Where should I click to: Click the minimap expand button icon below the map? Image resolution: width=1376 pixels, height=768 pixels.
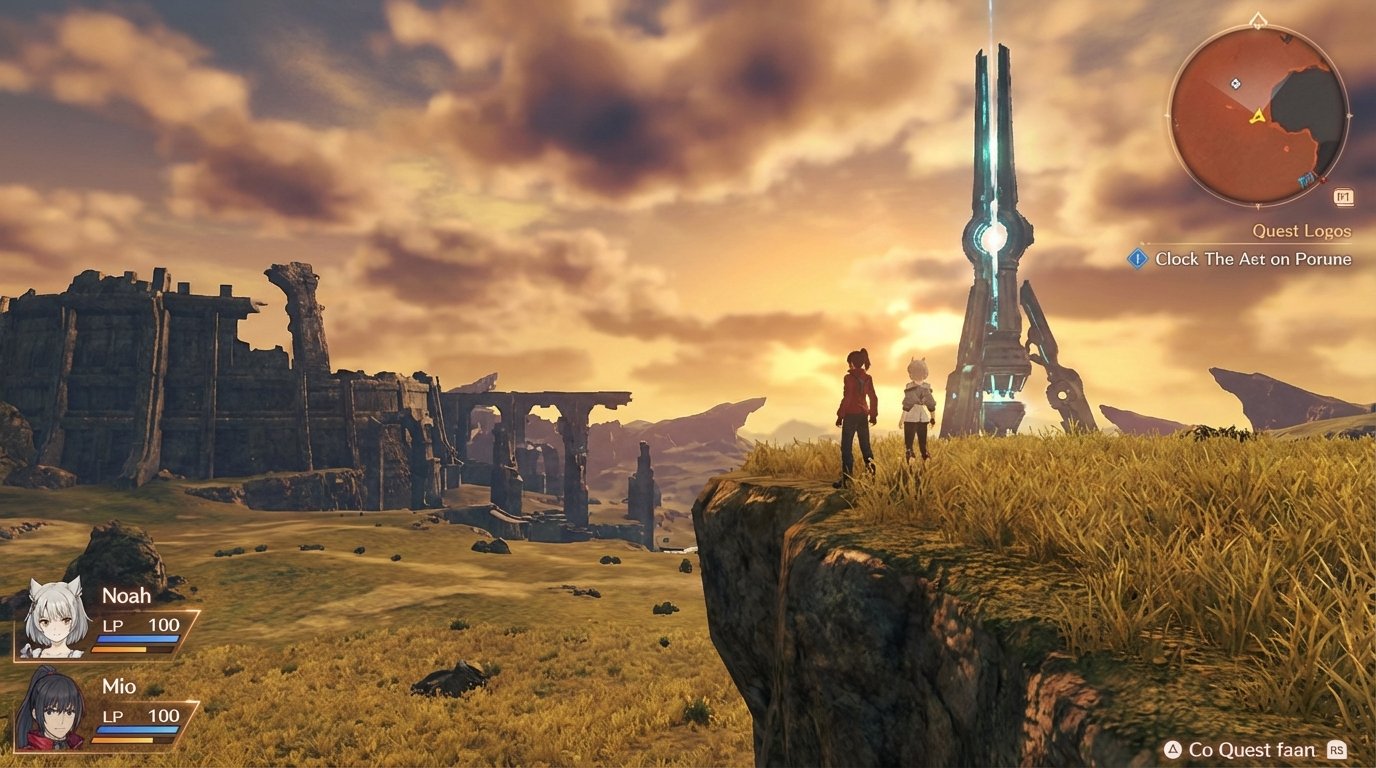tap(1345, 196)
